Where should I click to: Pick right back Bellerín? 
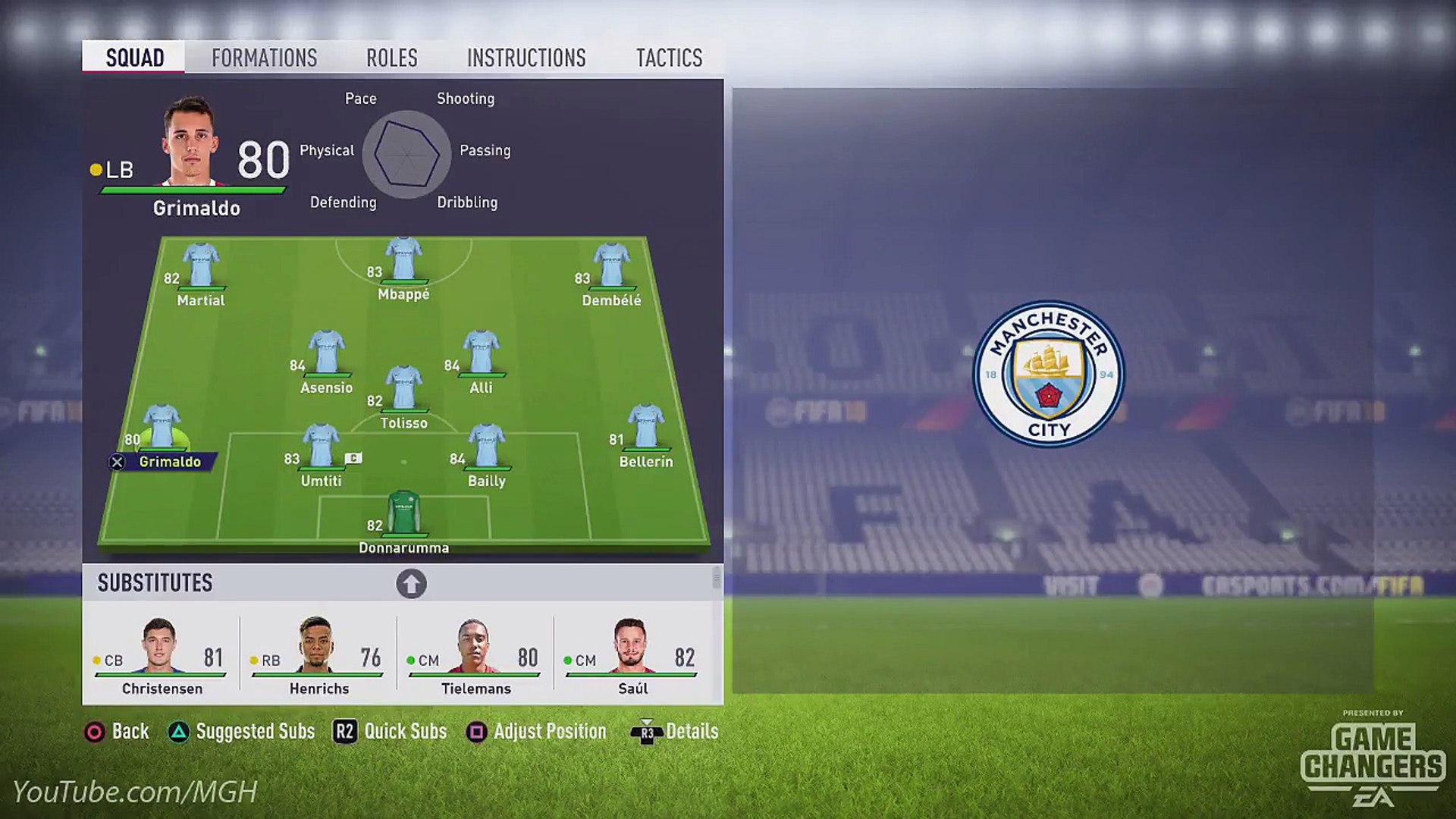(645, 431)
